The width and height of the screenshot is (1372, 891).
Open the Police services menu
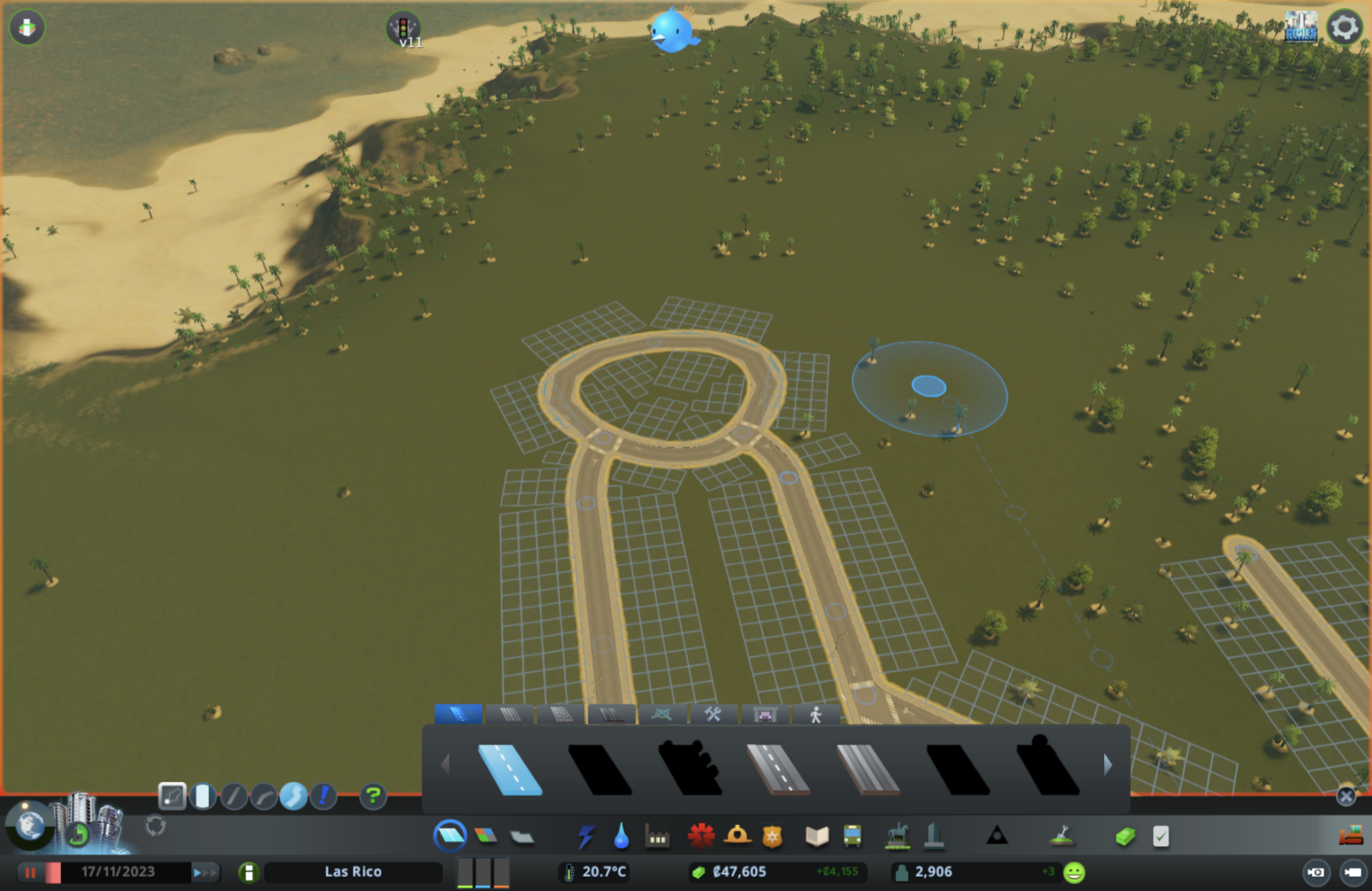(x=772, y=836)
